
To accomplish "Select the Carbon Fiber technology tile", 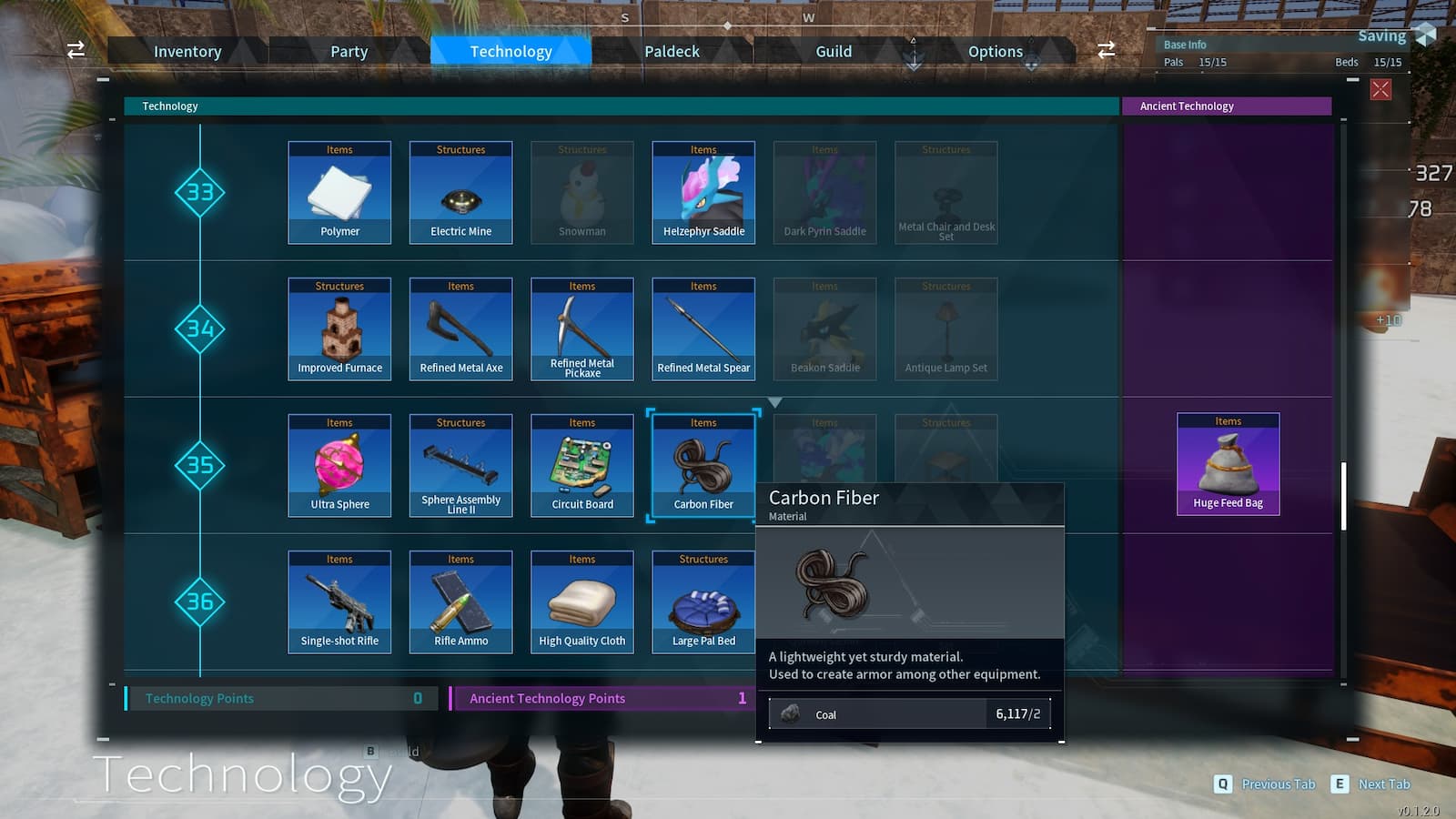I will click(703, 464).
